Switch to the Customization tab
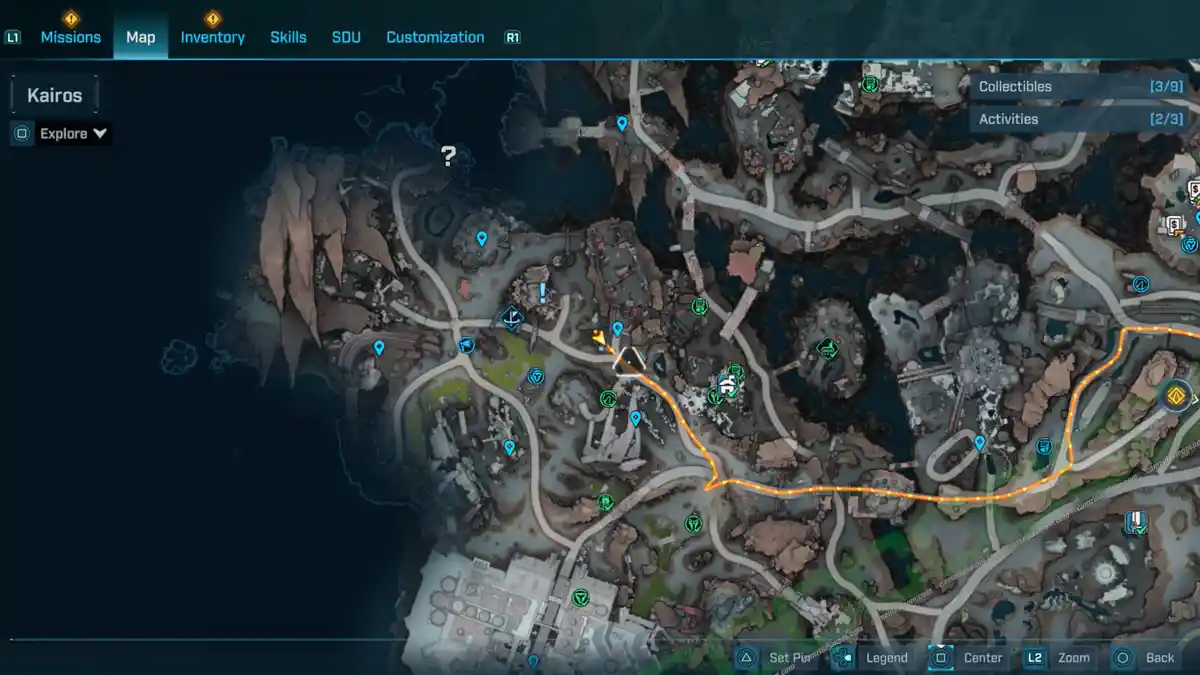The image size is (1200, 675). click(435, 37)
